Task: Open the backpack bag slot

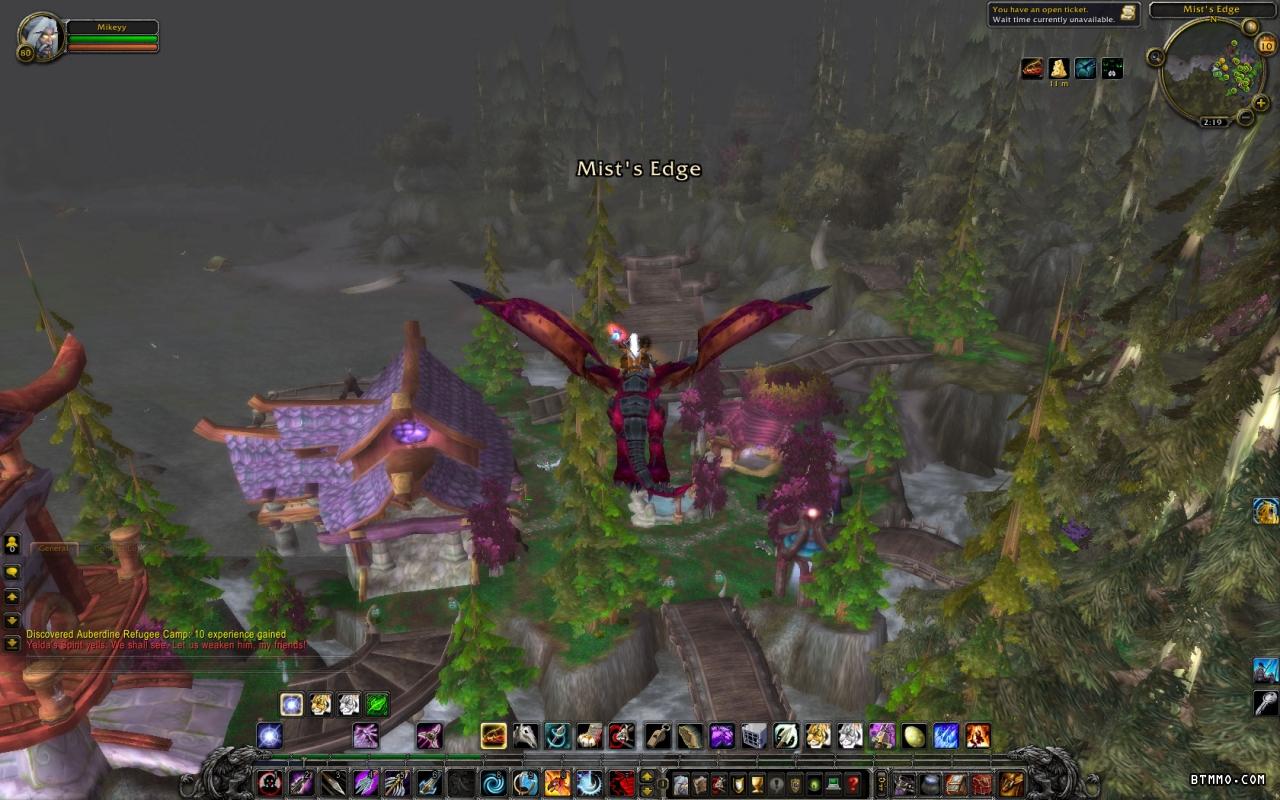Action: click(1011, 783)
